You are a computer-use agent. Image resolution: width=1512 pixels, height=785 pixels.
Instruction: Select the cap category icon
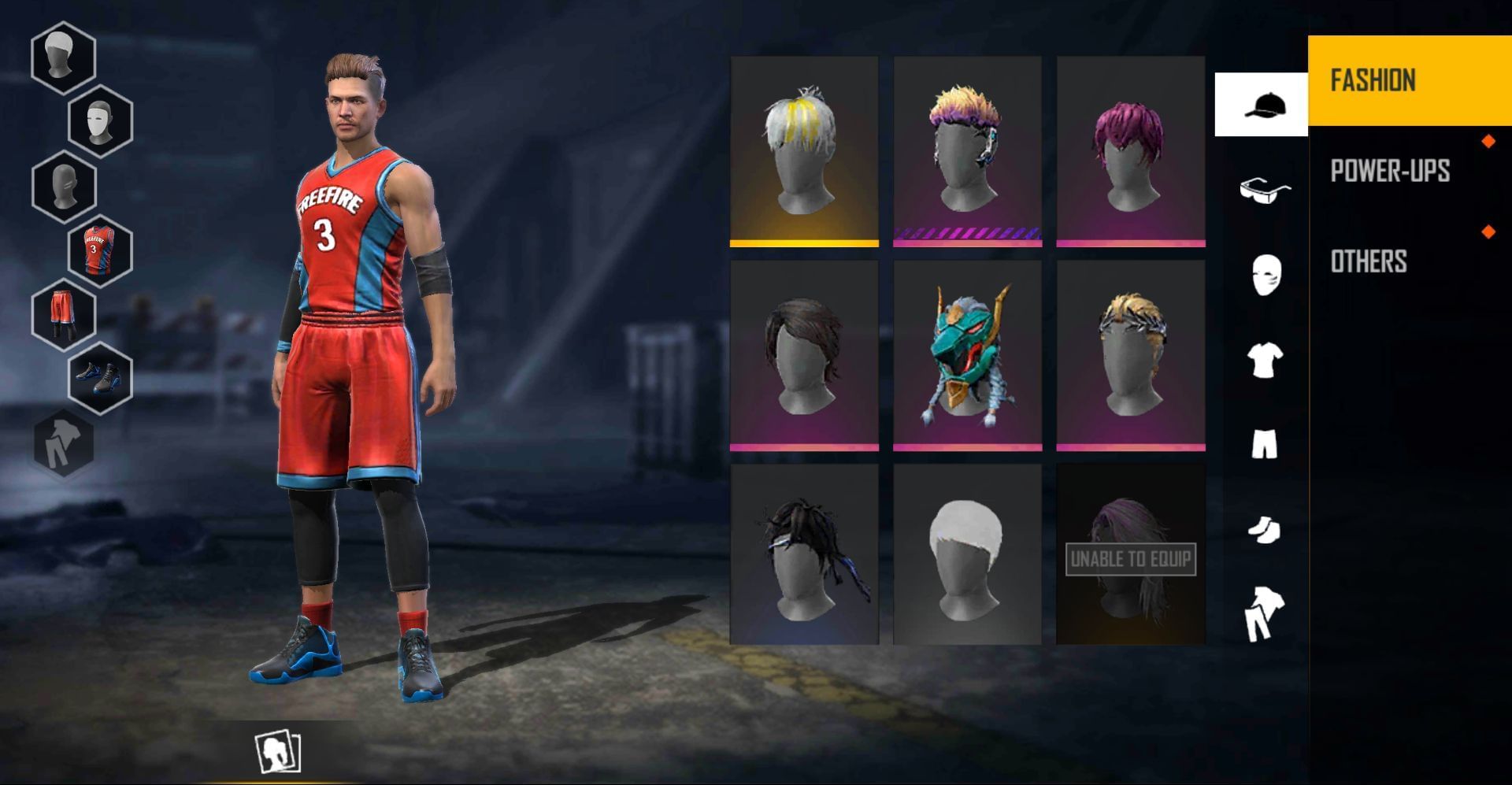[x=1262, y=105]
